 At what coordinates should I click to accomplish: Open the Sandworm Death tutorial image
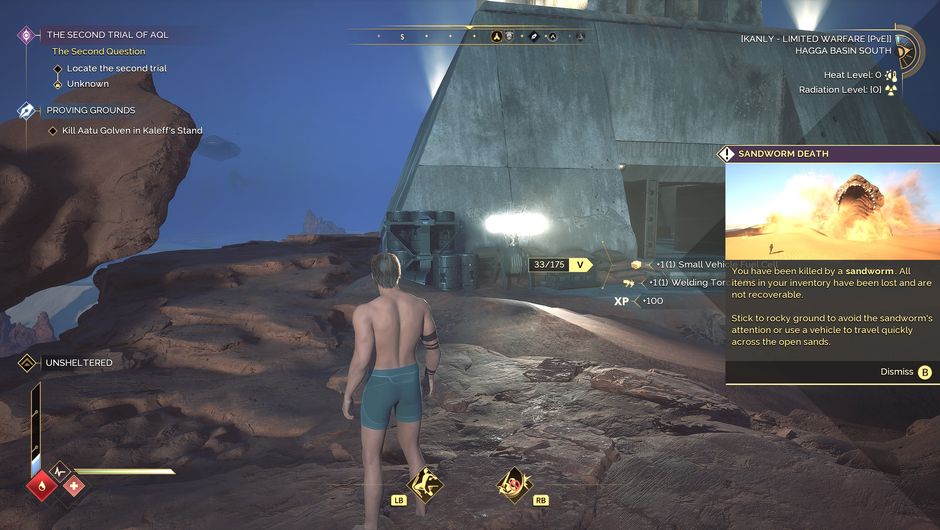pos(832,212)
